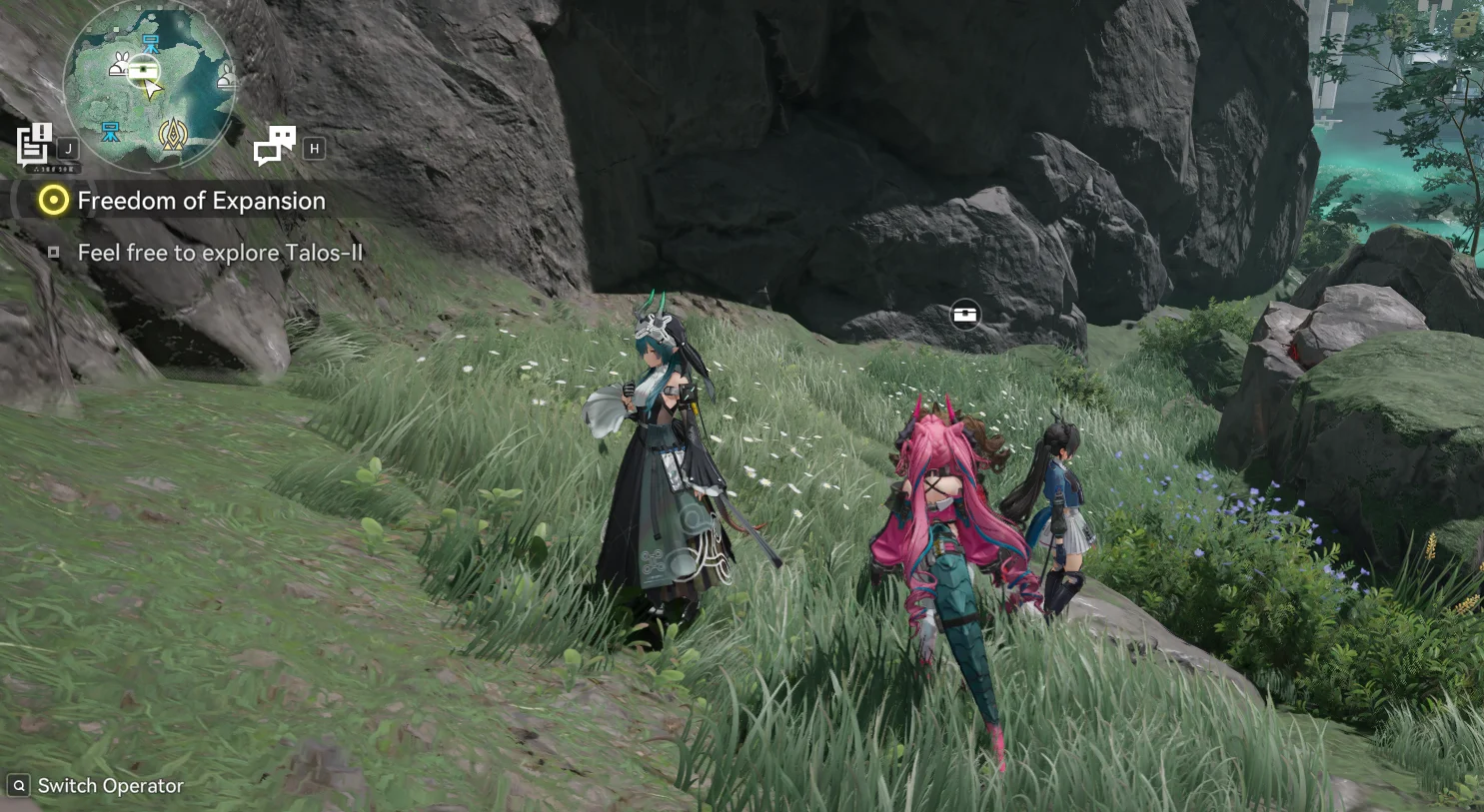Open the chat speech bubbles icon

click(274, 146)
